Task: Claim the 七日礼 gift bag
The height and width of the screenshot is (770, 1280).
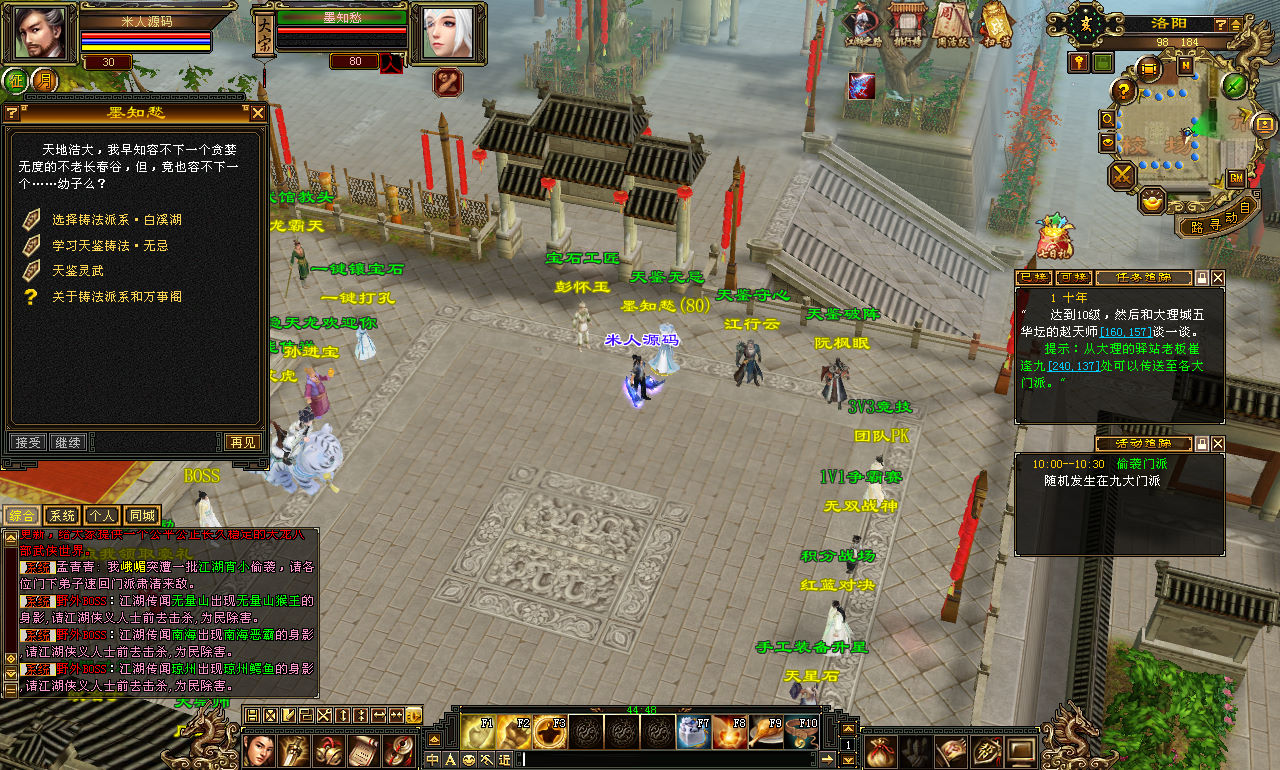Action: [1053, 237]
